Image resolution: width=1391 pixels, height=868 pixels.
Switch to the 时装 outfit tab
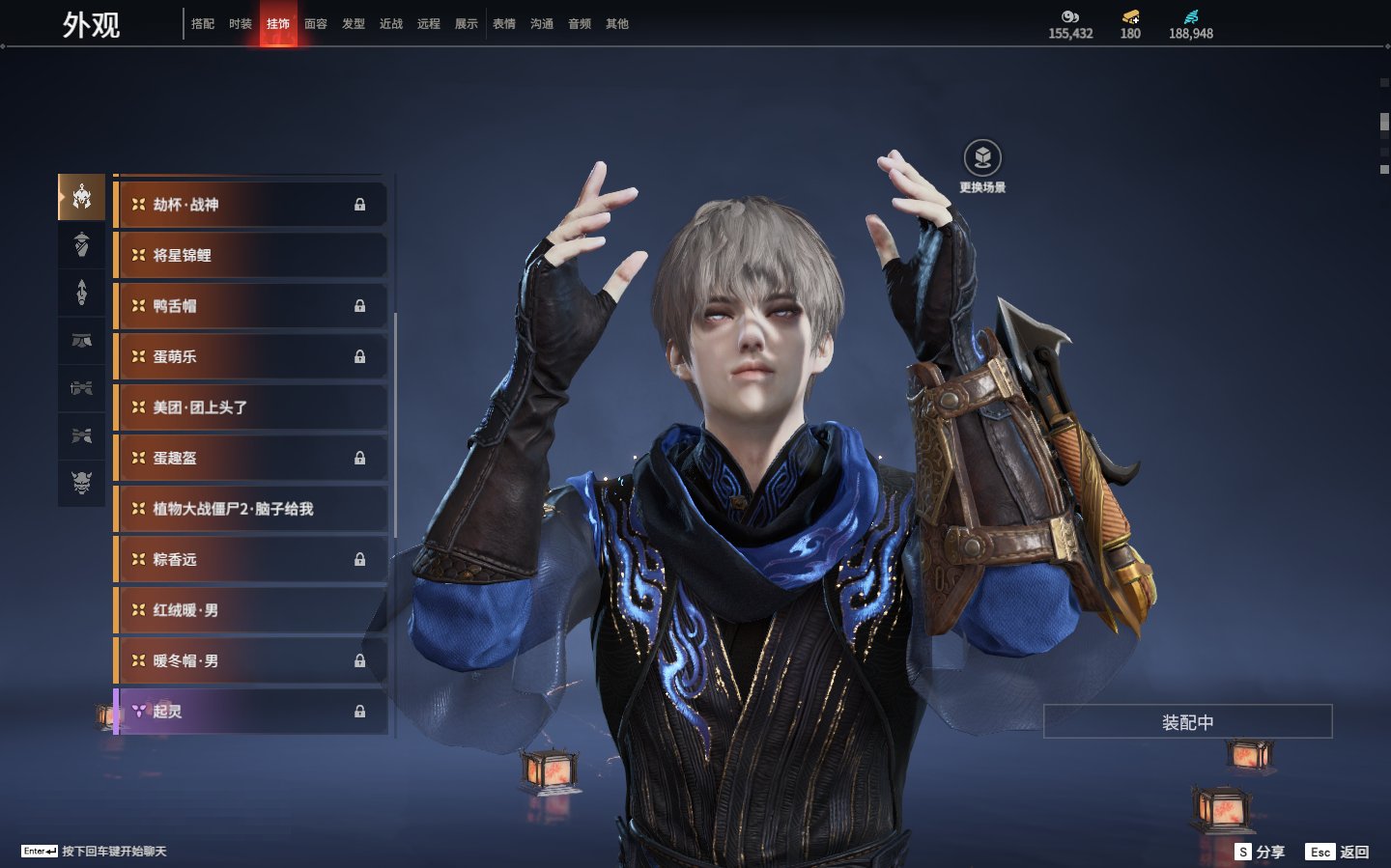[x=241, y=24]
